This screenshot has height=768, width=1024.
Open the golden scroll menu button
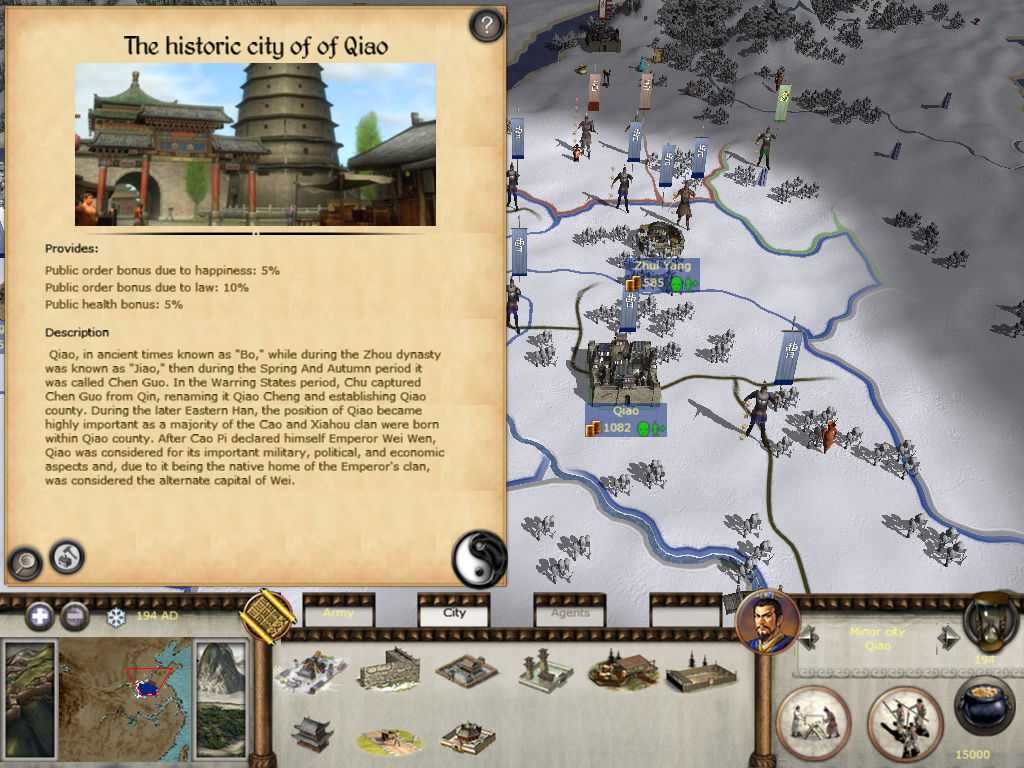coord(266,615)
